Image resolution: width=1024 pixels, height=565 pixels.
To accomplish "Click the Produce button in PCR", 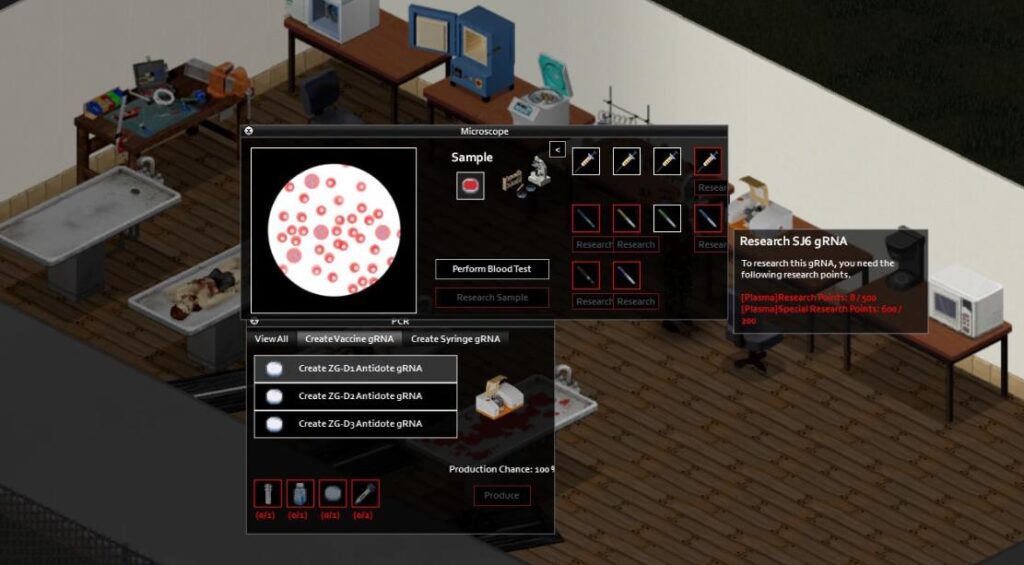I will pos(501,495).
